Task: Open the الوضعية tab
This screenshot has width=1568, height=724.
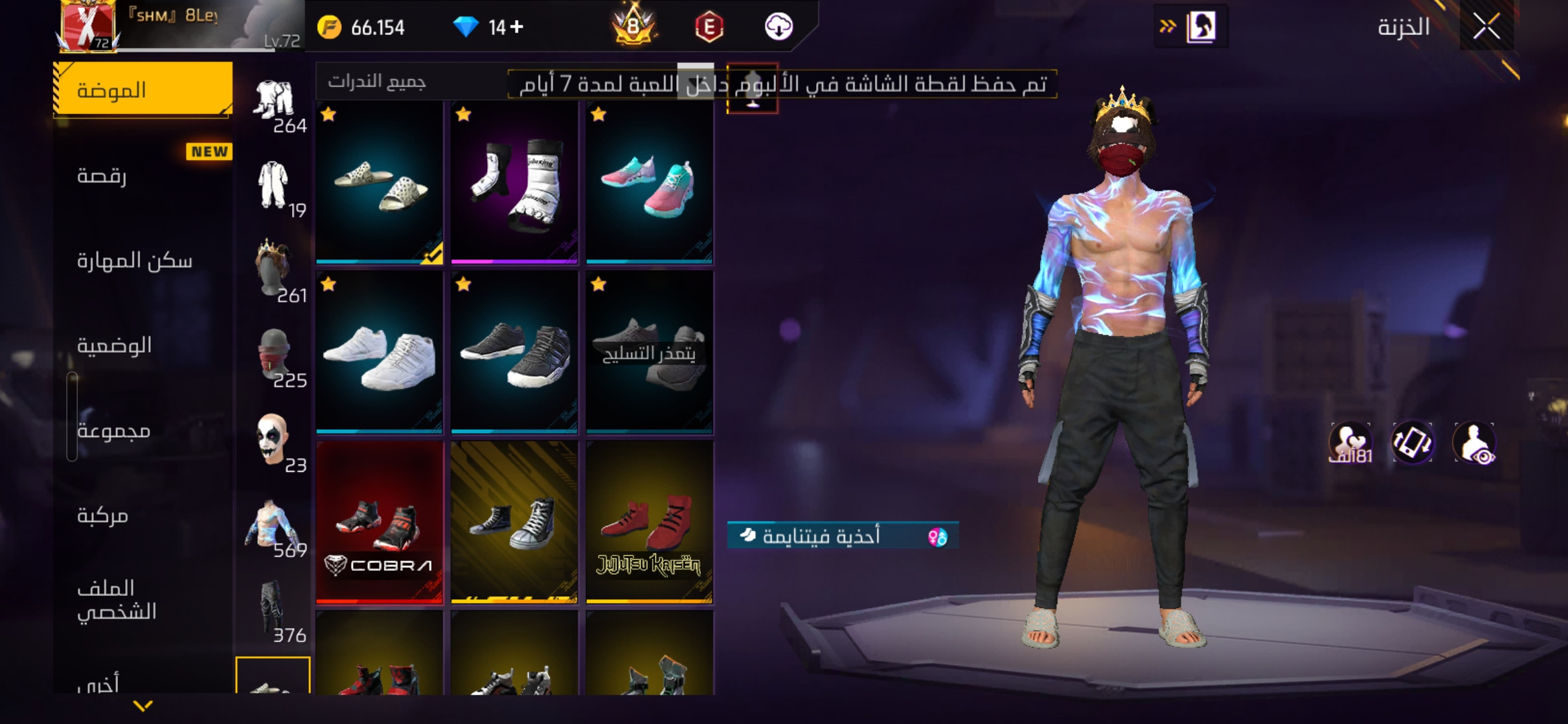Action: click(x=143, y=345)
